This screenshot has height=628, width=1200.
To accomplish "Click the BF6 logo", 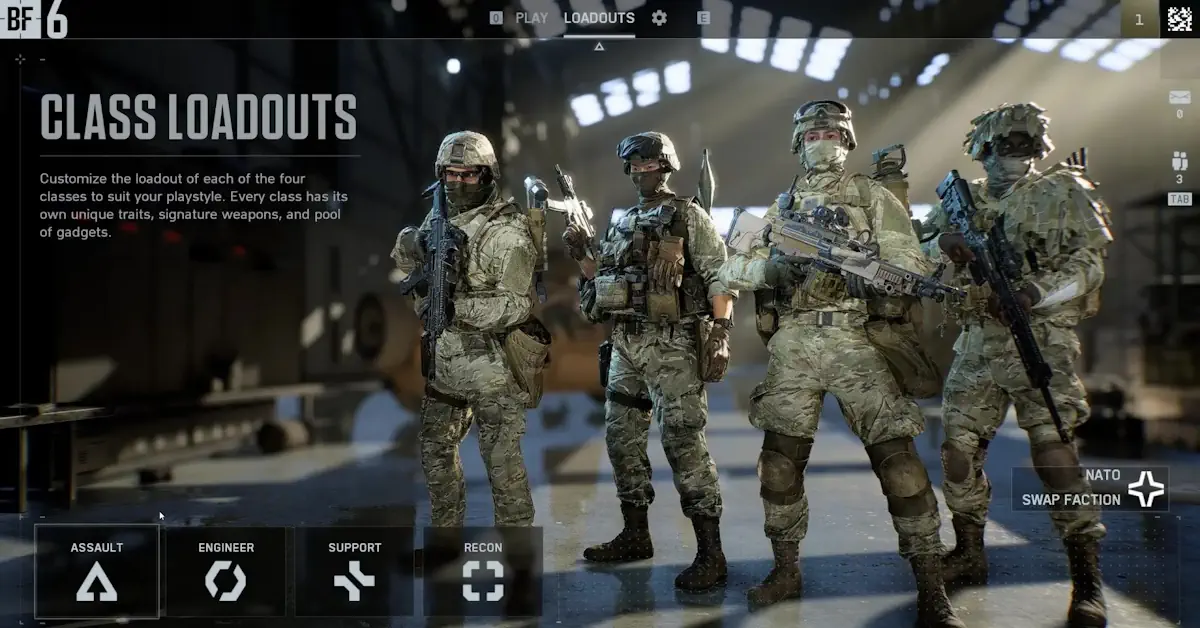I will click(x=35, y=20).
